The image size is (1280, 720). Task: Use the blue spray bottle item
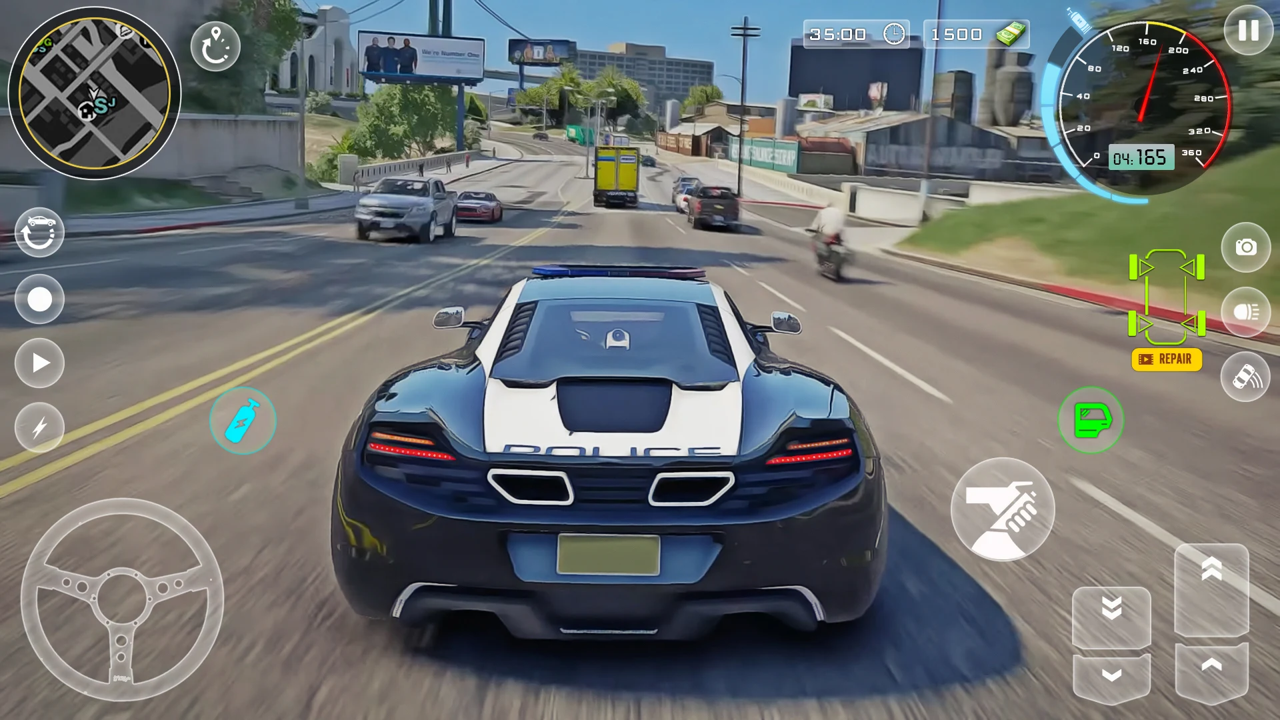[243, 421]
